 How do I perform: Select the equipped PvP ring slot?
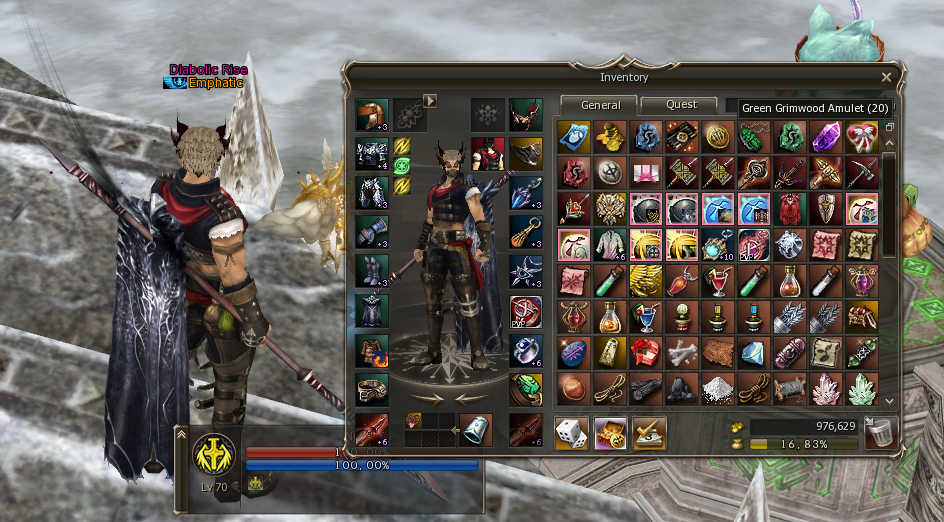click(526, 312)
